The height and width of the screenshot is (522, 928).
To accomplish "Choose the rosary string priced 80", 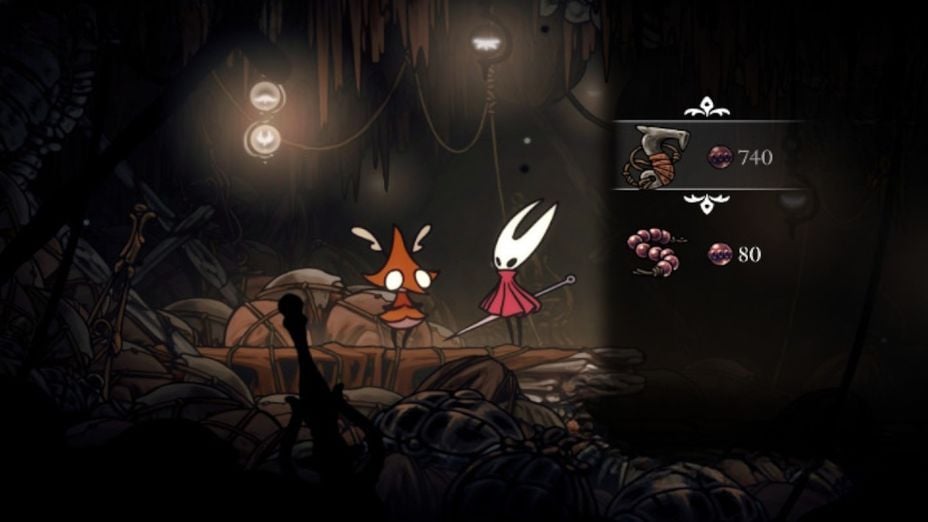I will click(x=653, y=252).
